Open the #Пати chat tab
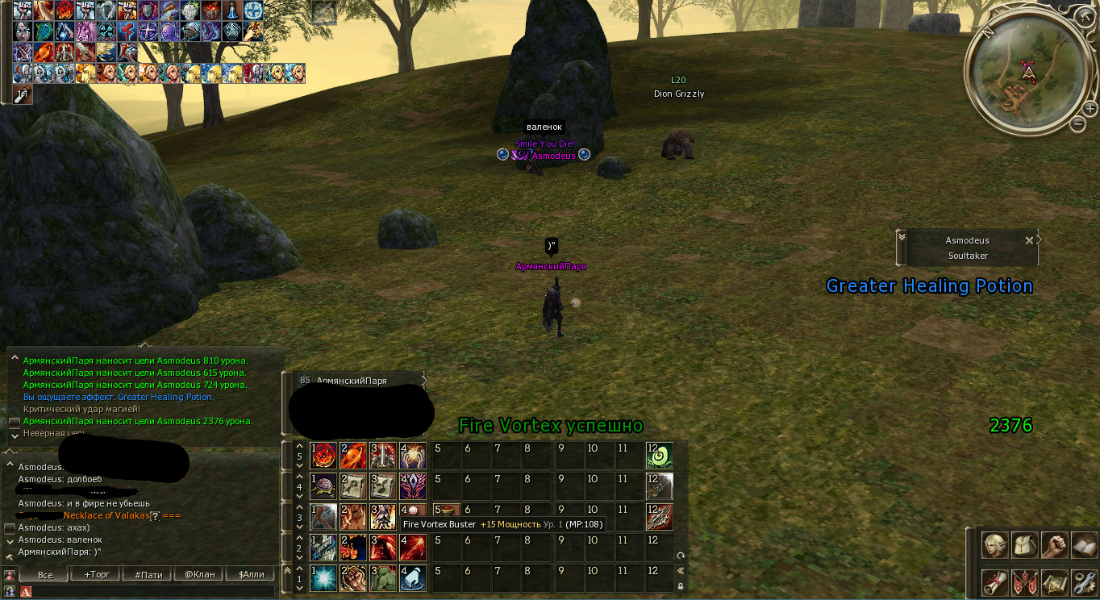Viewport: 1100px width, 600px height. coord(148,575)
